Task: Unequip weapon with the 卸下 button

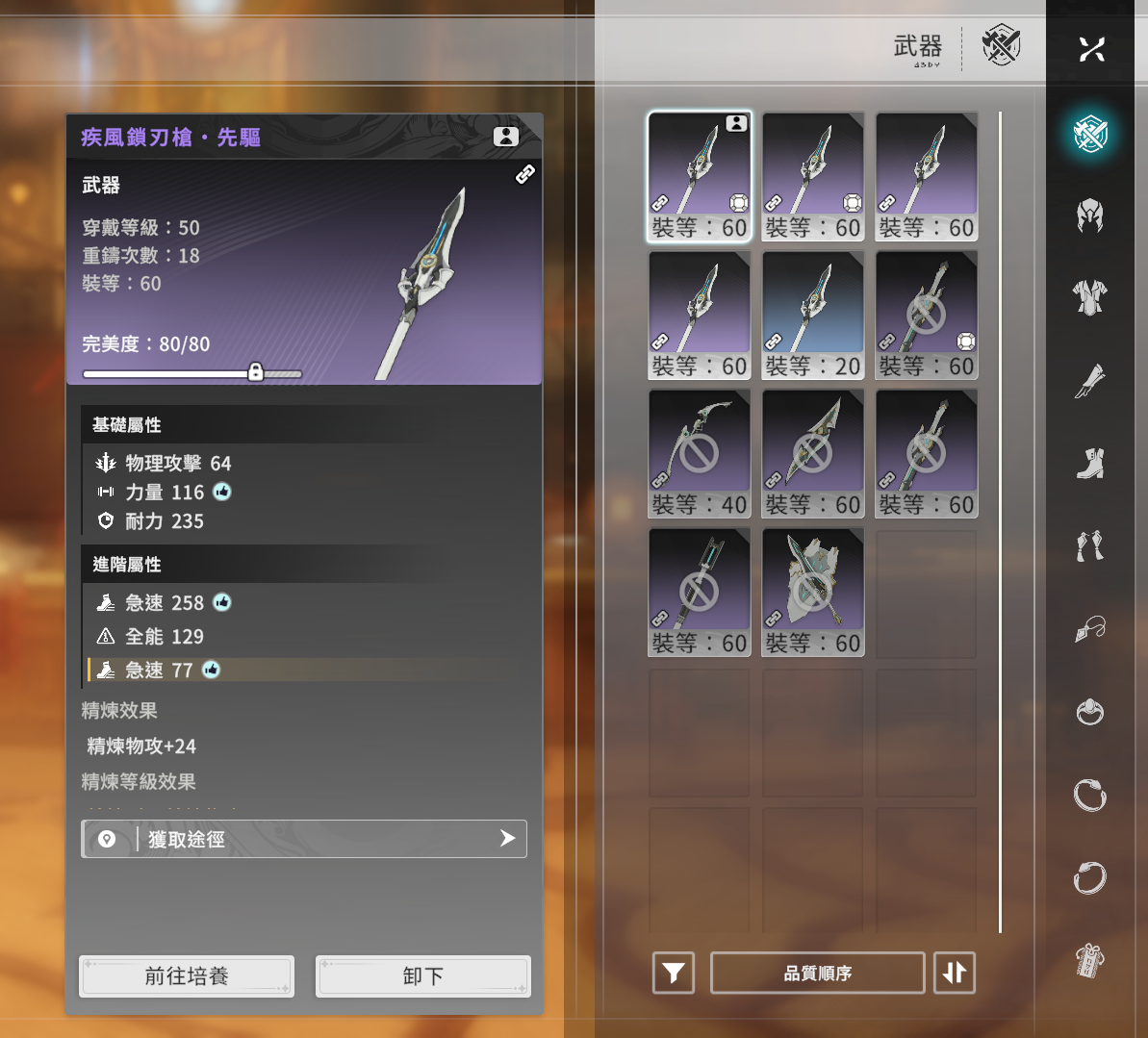Action: click(x=423, y=976)
